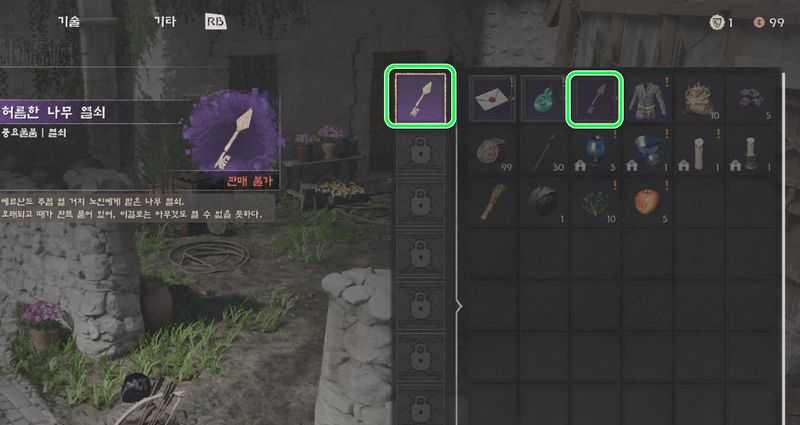Pick the jacket armor item
The image size is (800, 425).
(649, 99)
